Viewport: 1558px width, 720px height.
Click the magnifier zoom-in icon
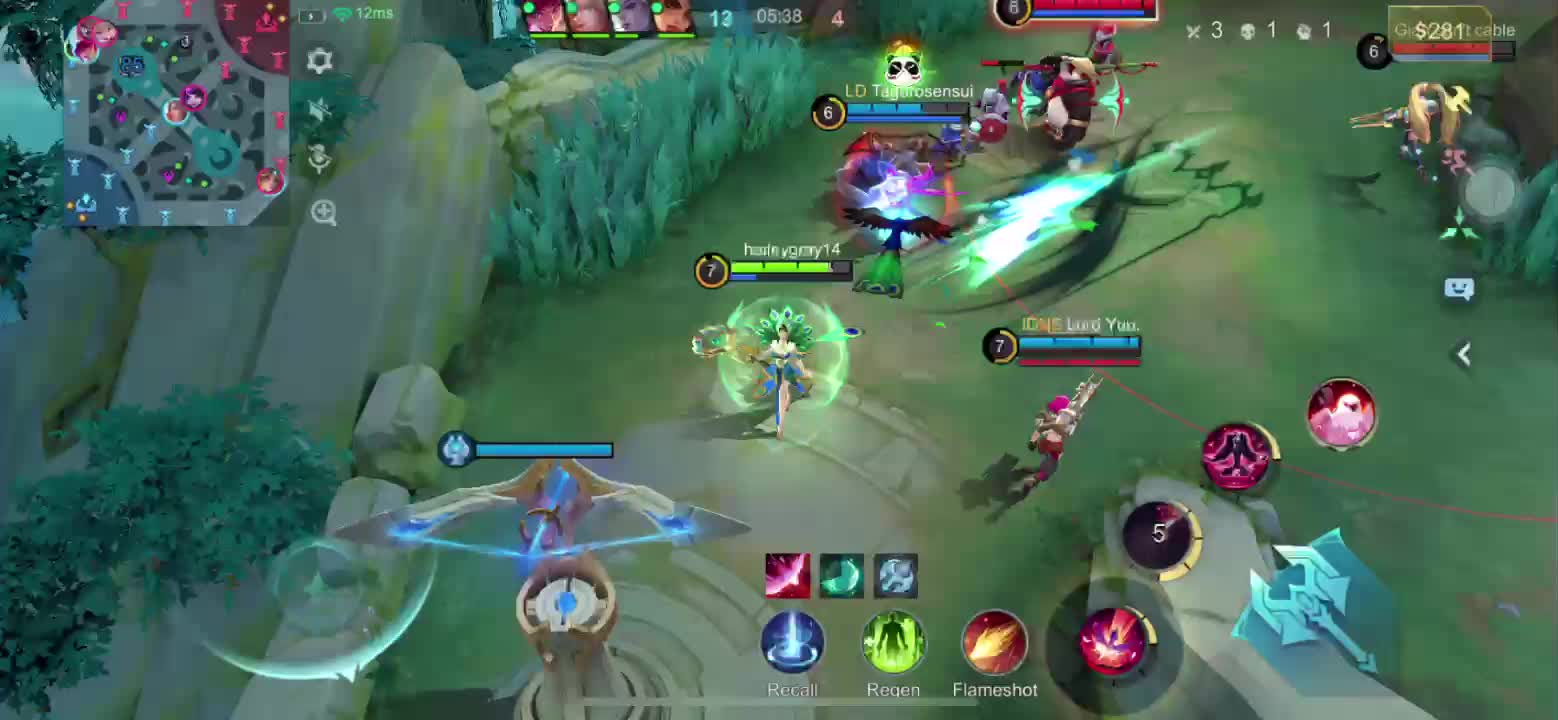pyautogui.click(x=323, y=212)
